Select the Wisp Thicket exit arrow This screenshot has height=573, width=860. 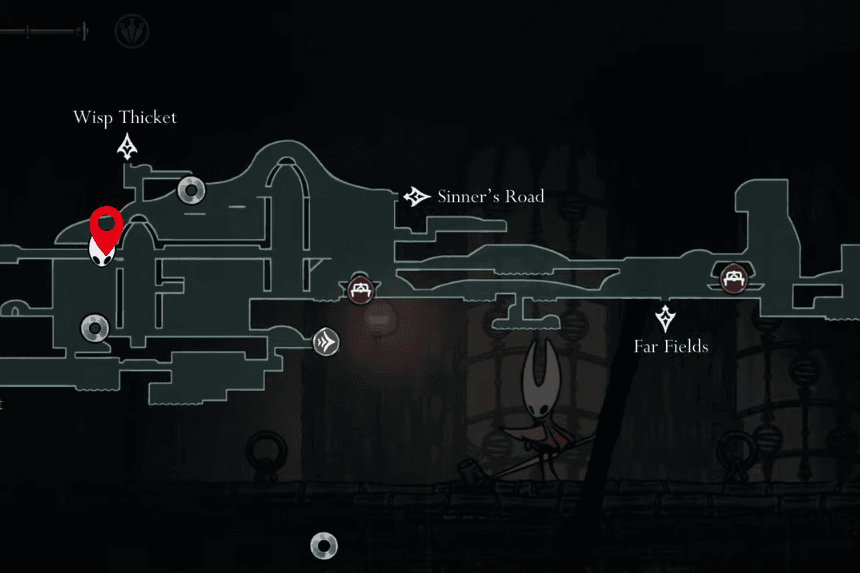pyautogui.click(x=127, y=149)
